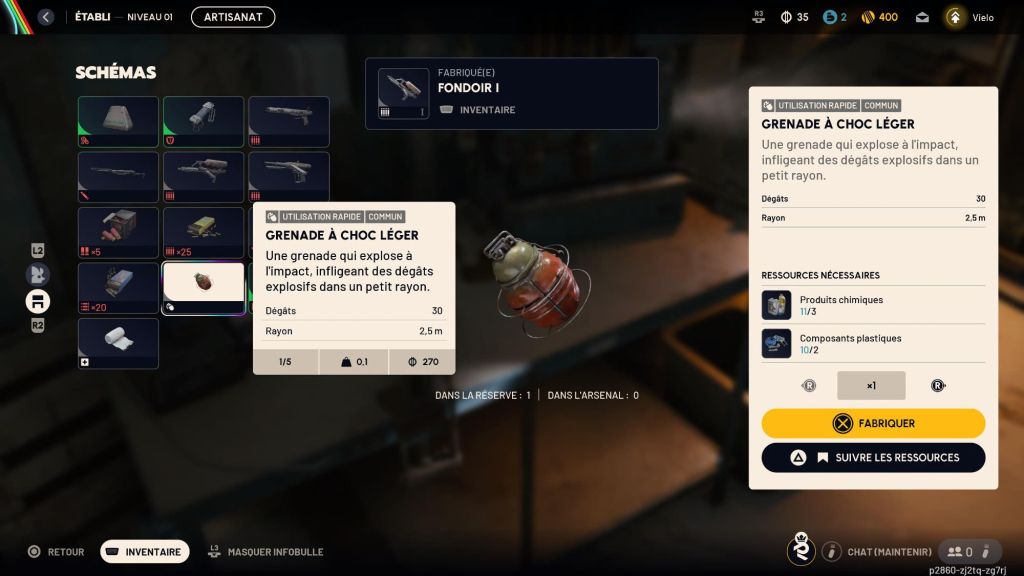1024x576 pixels.
Task: Click the Produits chimiques resource row
Action: (x=873, y=305)
